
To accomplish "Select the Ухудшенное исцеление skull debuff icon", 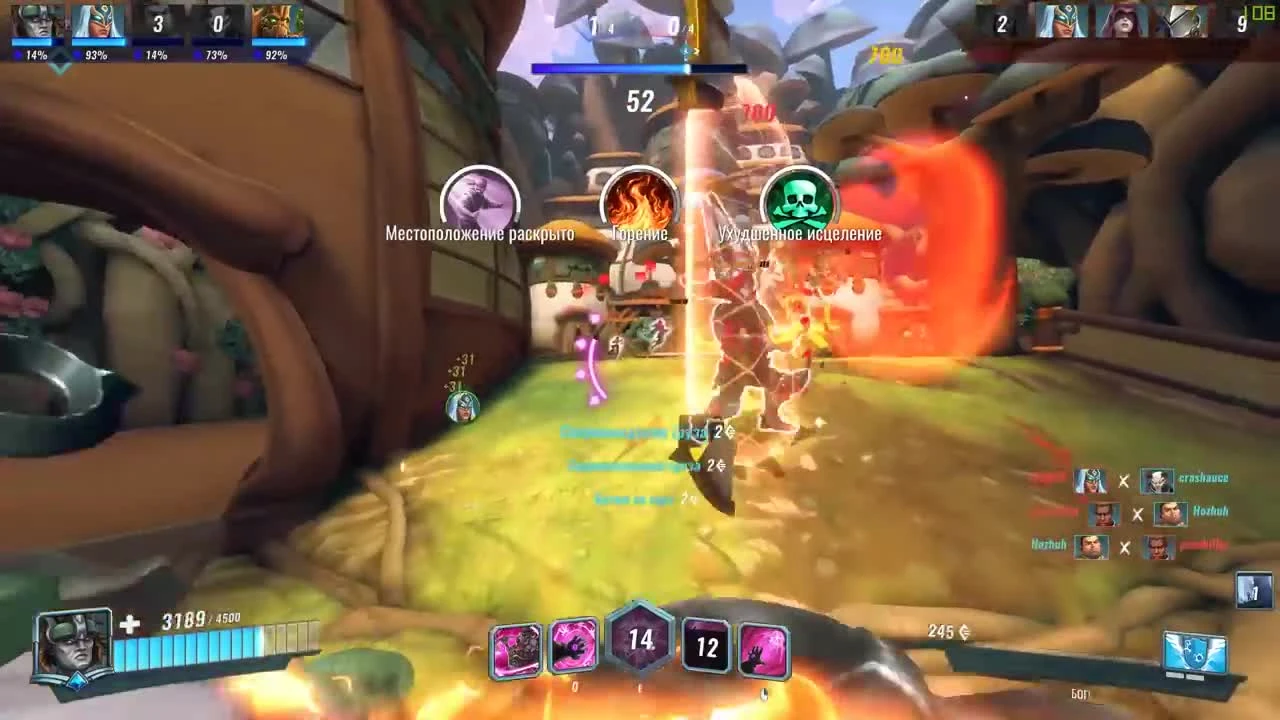I will pos(800,200).
